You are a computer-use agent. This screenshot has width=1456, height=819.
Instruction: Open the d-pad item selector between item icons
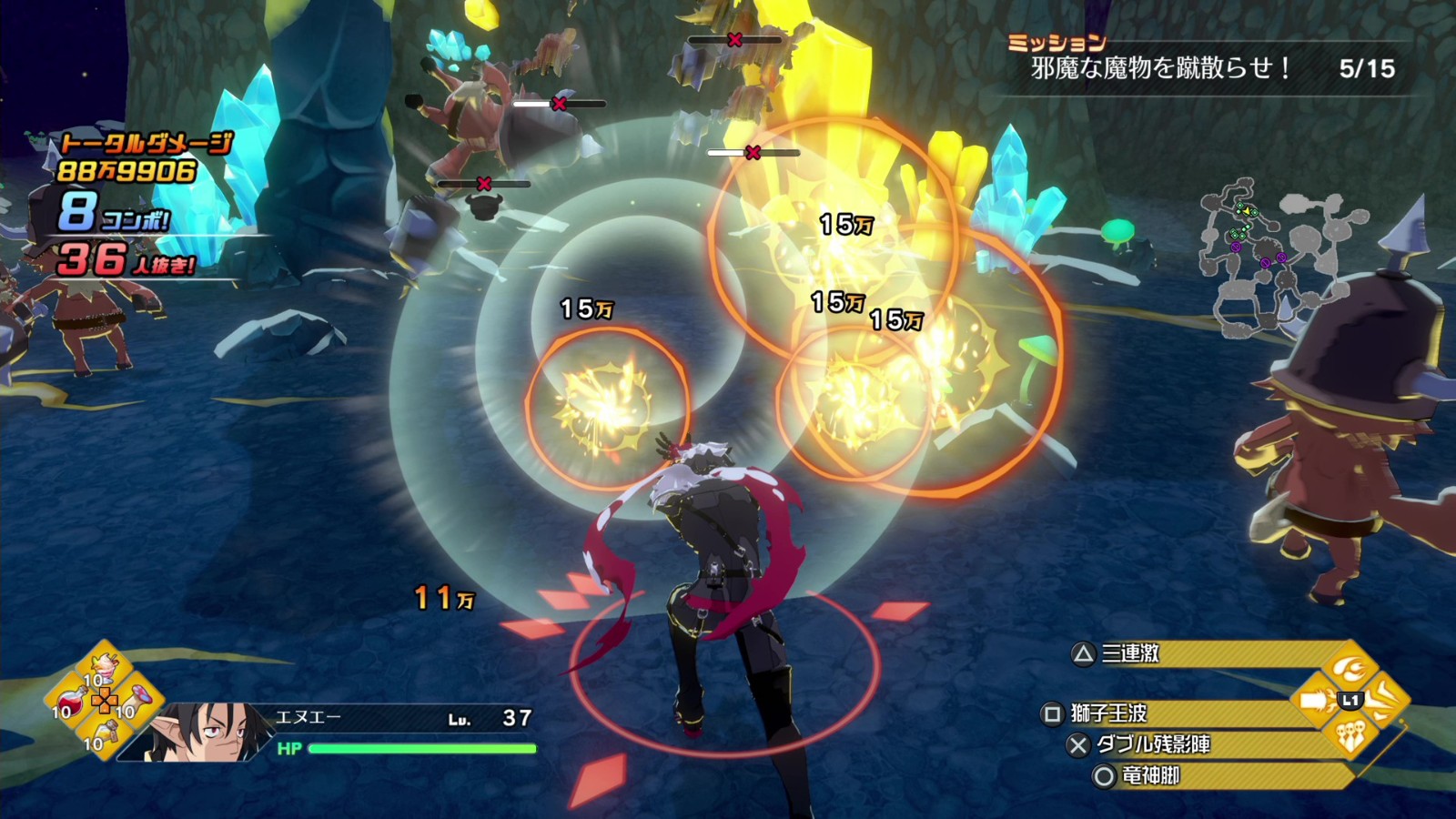(106, 700)
